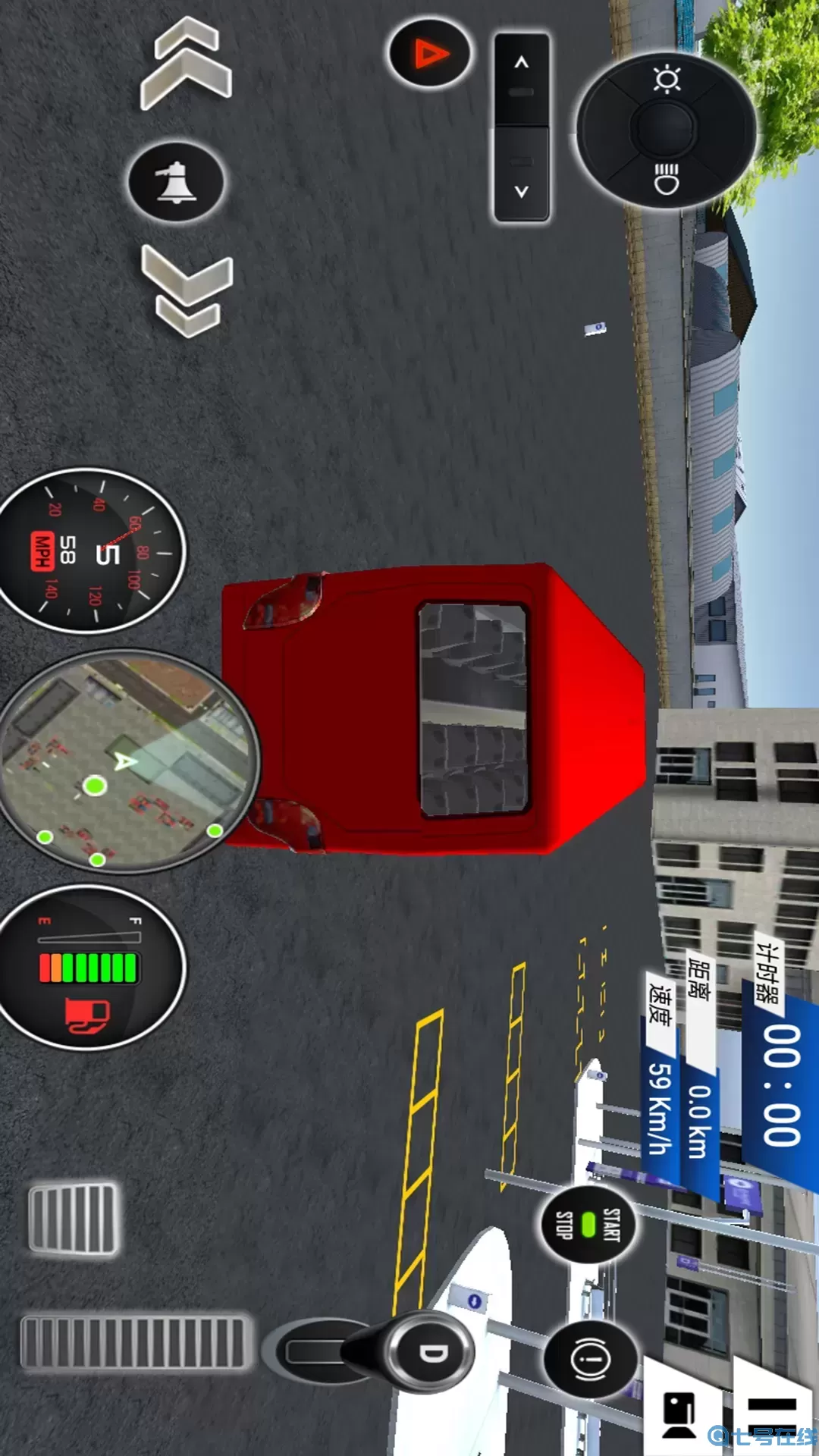Toggle the START STOP engine button
The height and width of the screenshot is (1456, 819).
(x=588, y=1224)
